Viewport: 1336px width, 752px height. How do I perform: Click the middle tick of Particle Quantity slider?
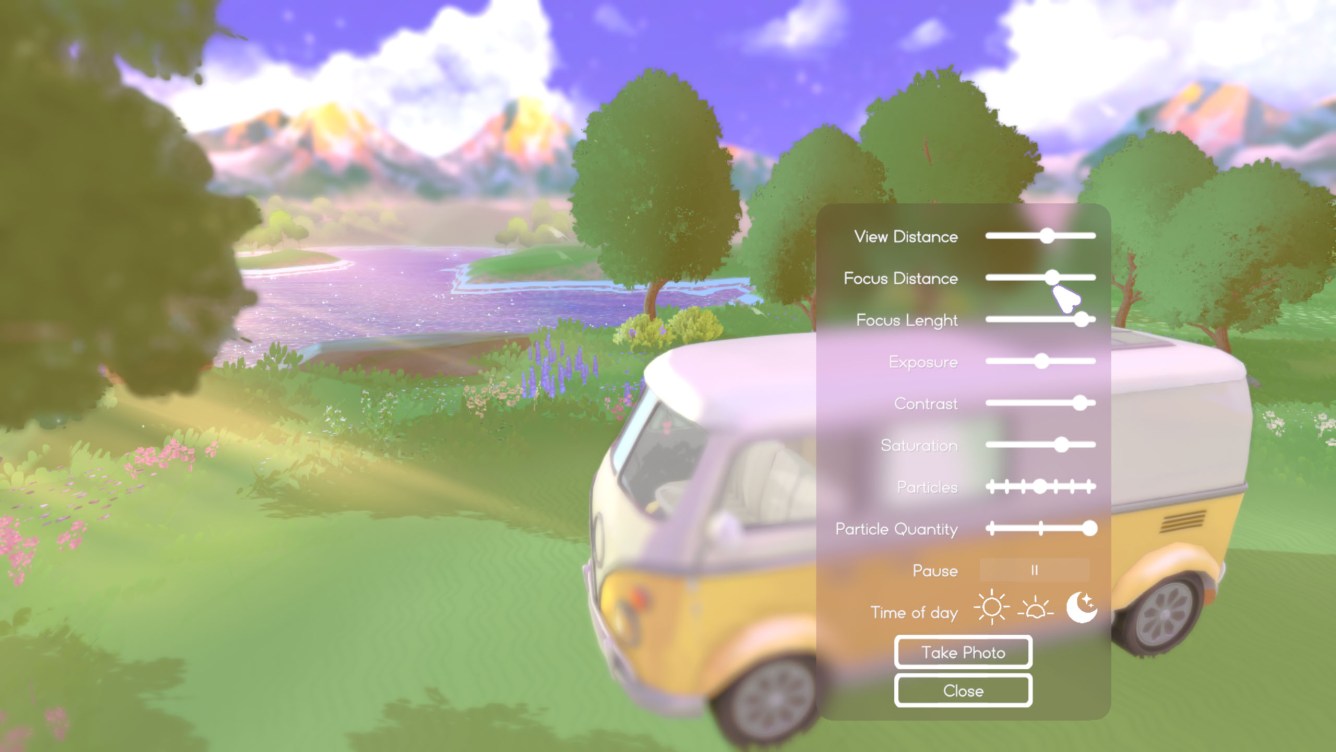[1040, 528]
